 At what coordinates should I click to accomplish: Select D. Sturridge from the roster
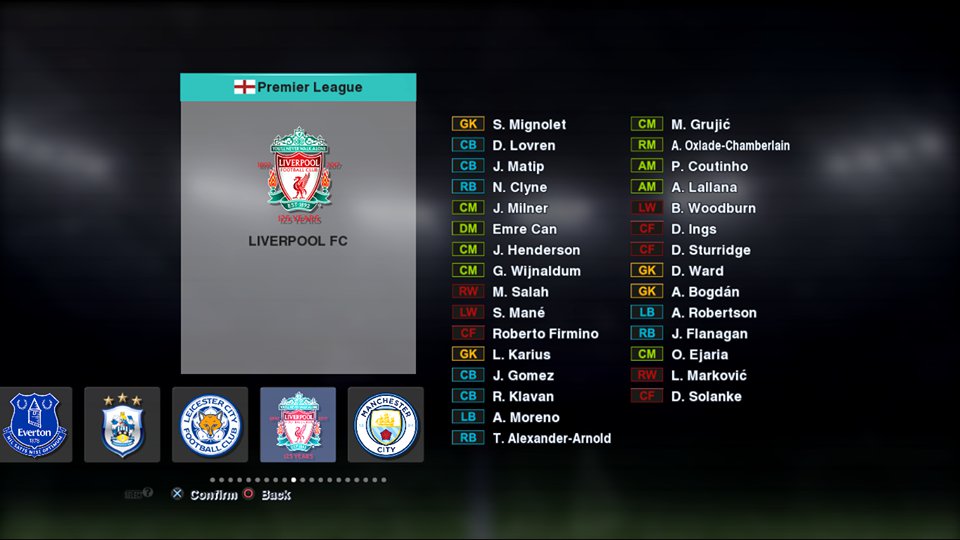pos(710,250)
